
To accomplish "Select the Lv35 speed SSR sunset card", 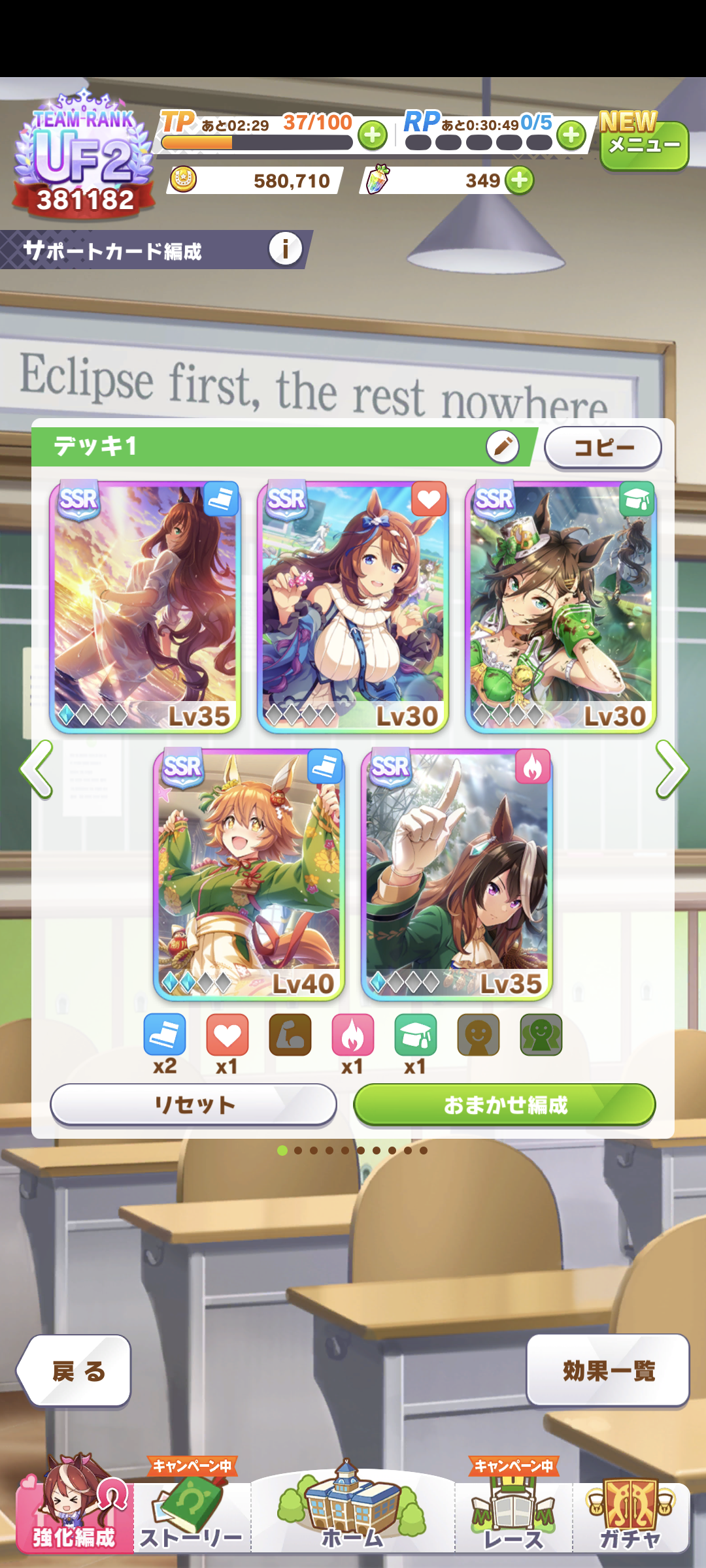I will point(145,608).
